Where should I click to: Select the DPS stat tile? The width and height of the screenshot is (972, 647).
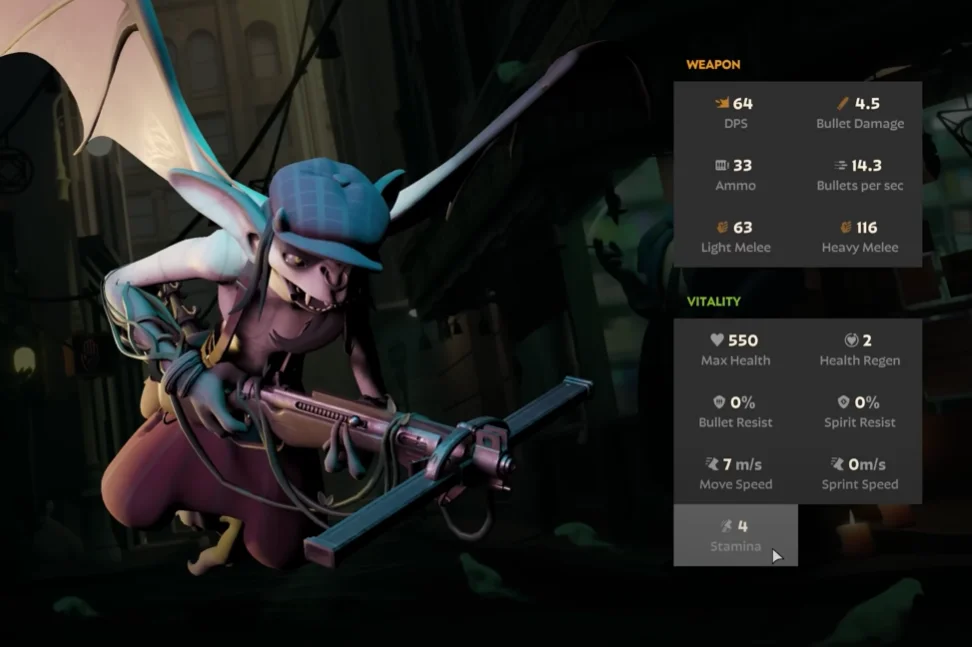coord(736,113)
